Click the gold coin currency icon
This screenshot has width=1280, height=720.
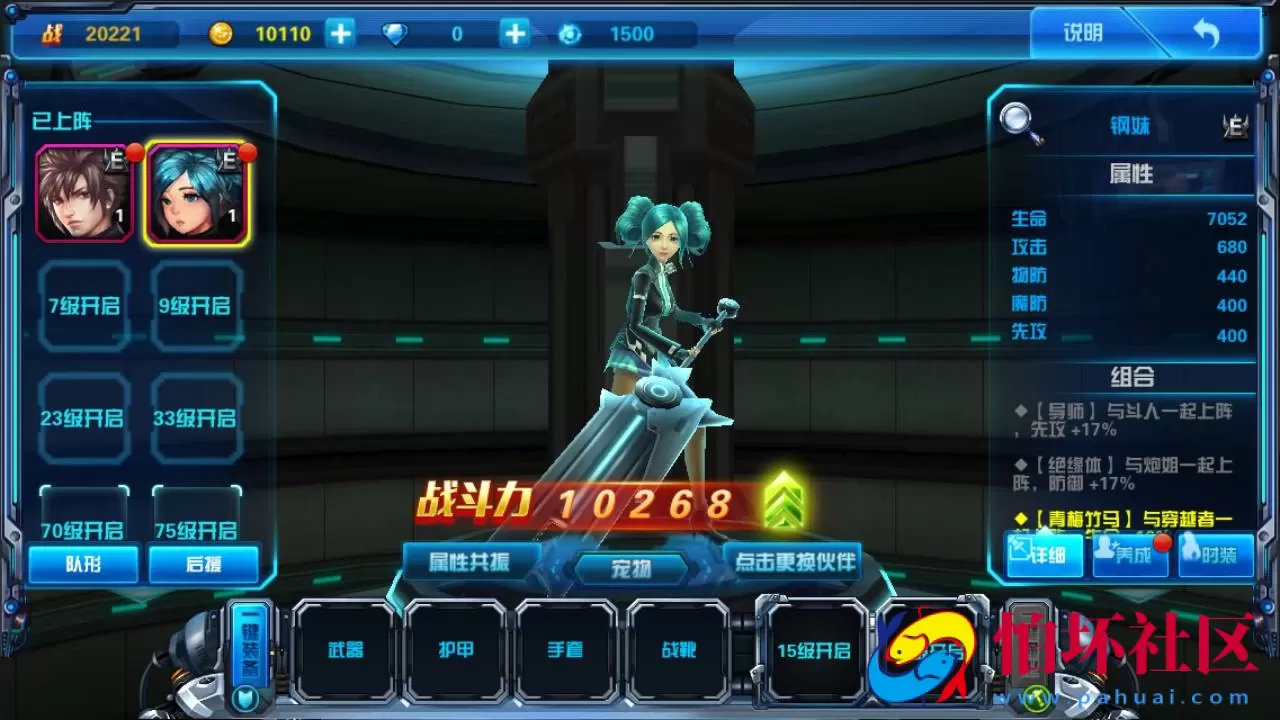coord(221,33)
